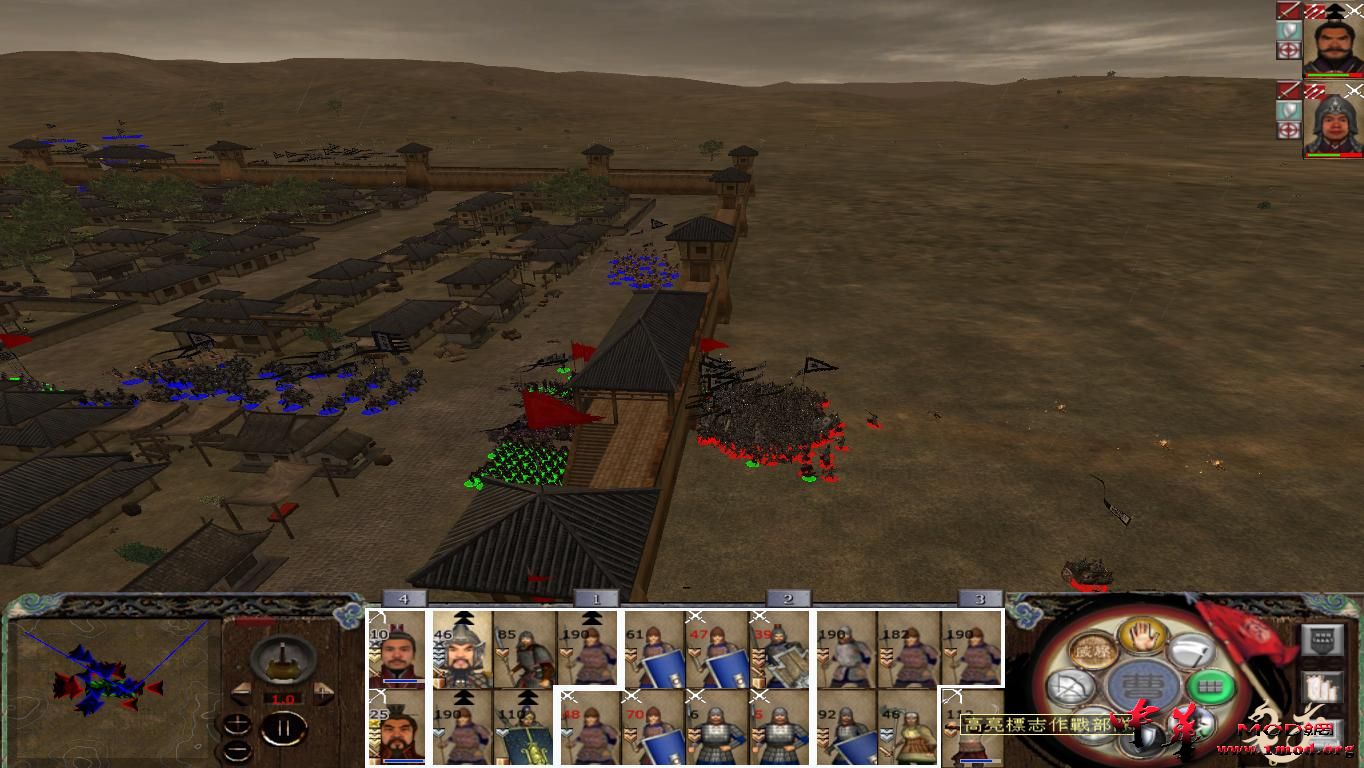The image size is (1364, 768).
Task: Pause the battle with the pause button
Action: pos(284,728)
